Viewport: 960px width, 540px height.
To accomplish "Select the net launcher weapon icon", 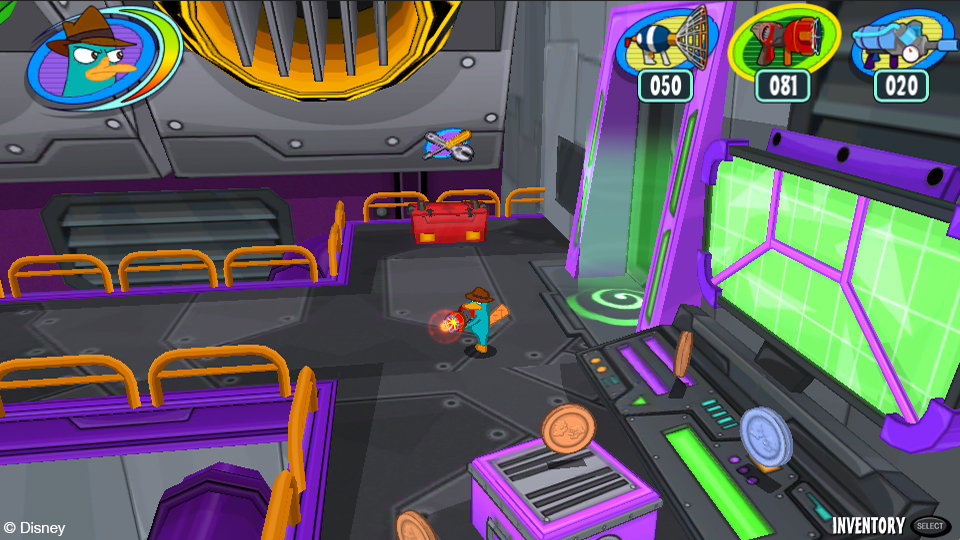I will [665, 42].
